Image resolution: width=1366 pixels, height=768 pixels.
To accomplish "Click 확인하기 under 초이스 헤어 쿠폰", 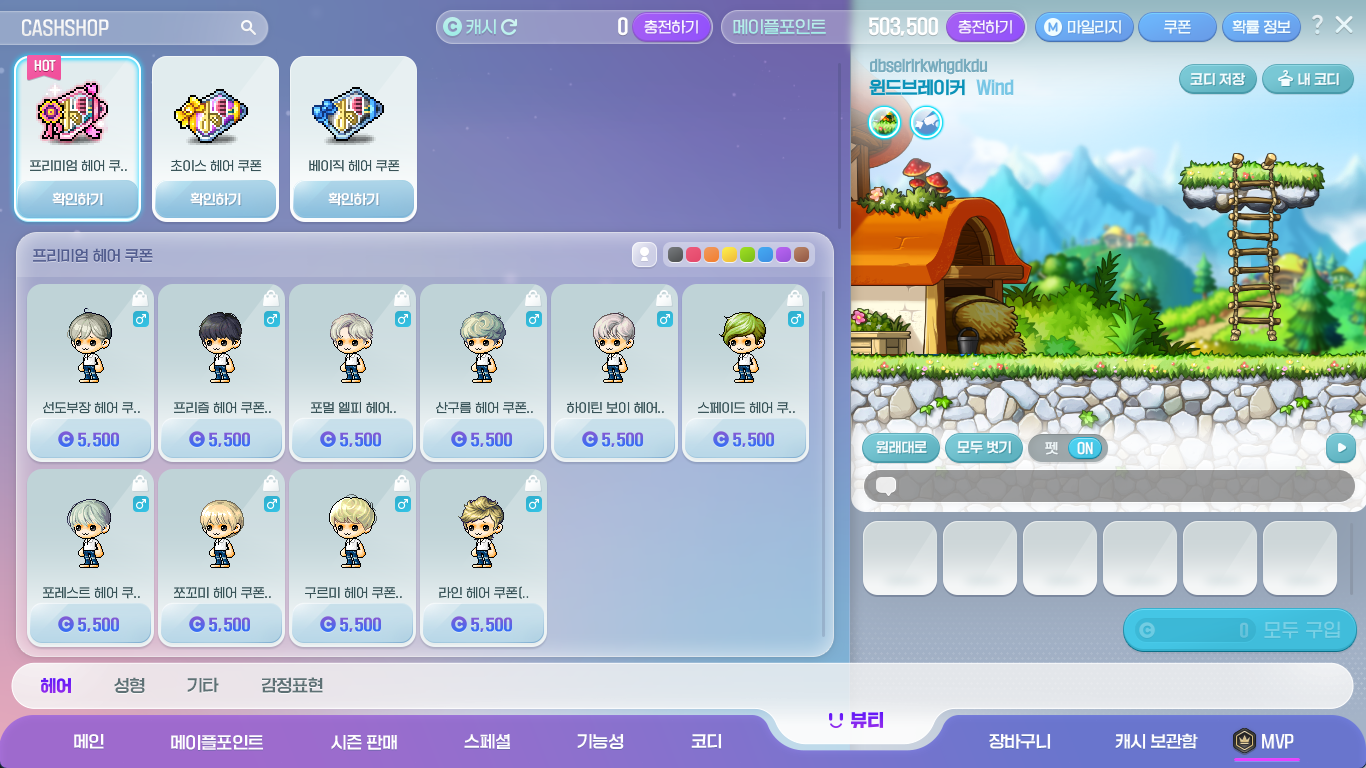I will 215,199.
